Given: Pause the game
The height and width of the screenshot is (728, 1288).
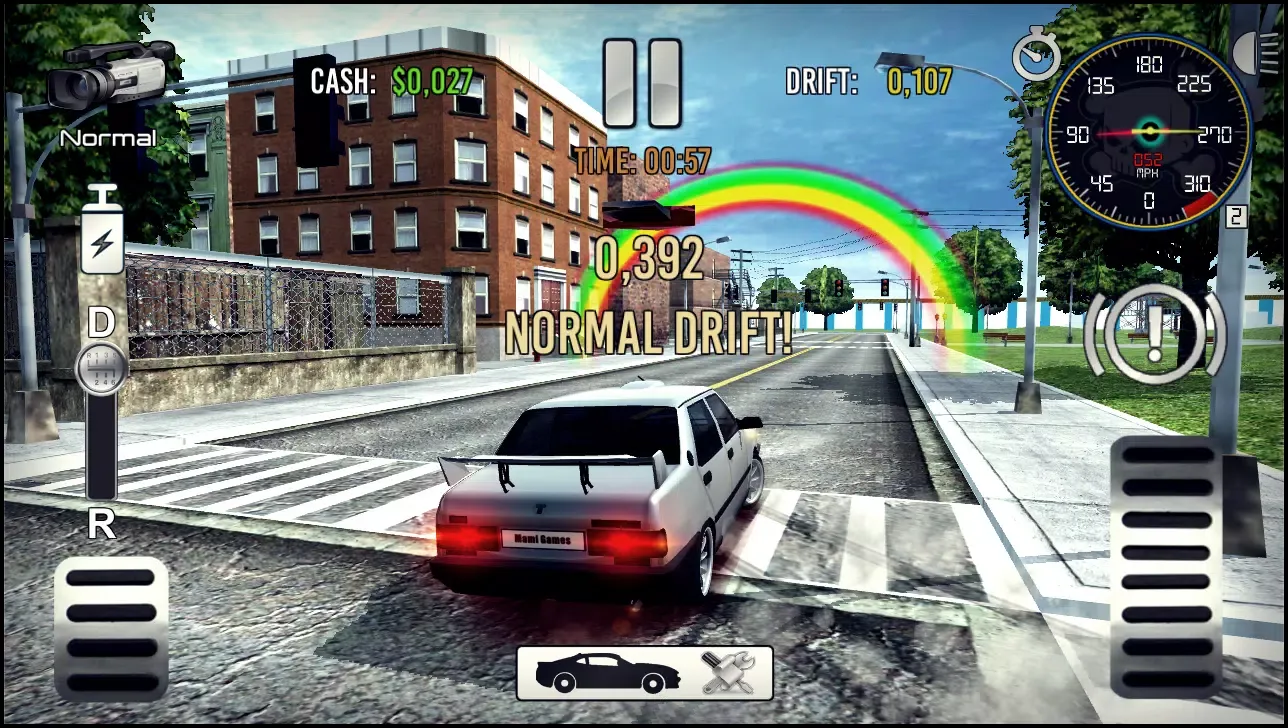Looking at the screenshot, I should (645, 82).
